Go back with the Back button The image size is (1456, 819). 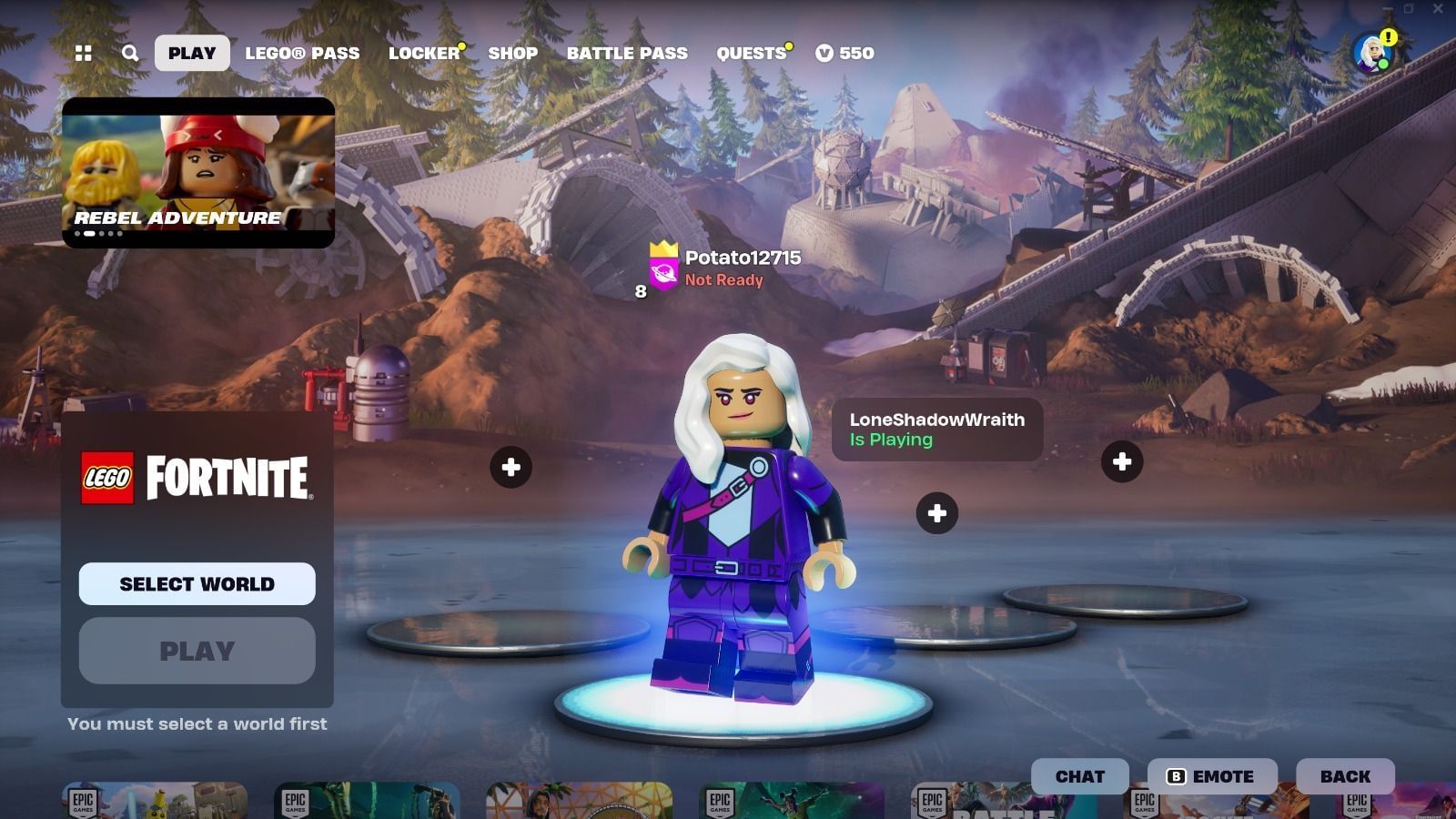(1345, 776)
